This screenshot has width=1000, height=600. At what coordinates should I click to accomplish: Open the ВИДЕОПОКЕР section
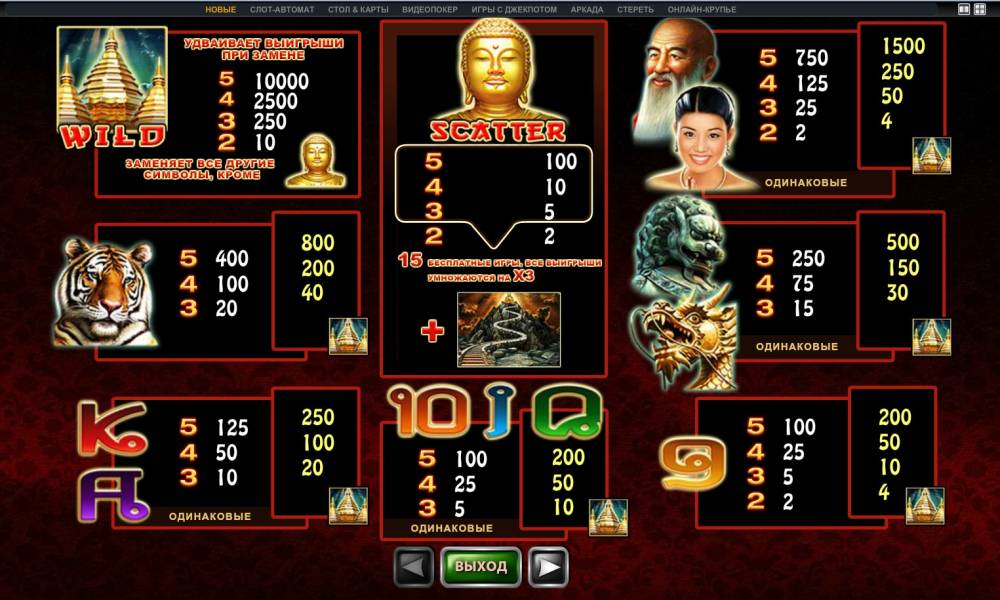pyautogui.click(x=430, y=10)
